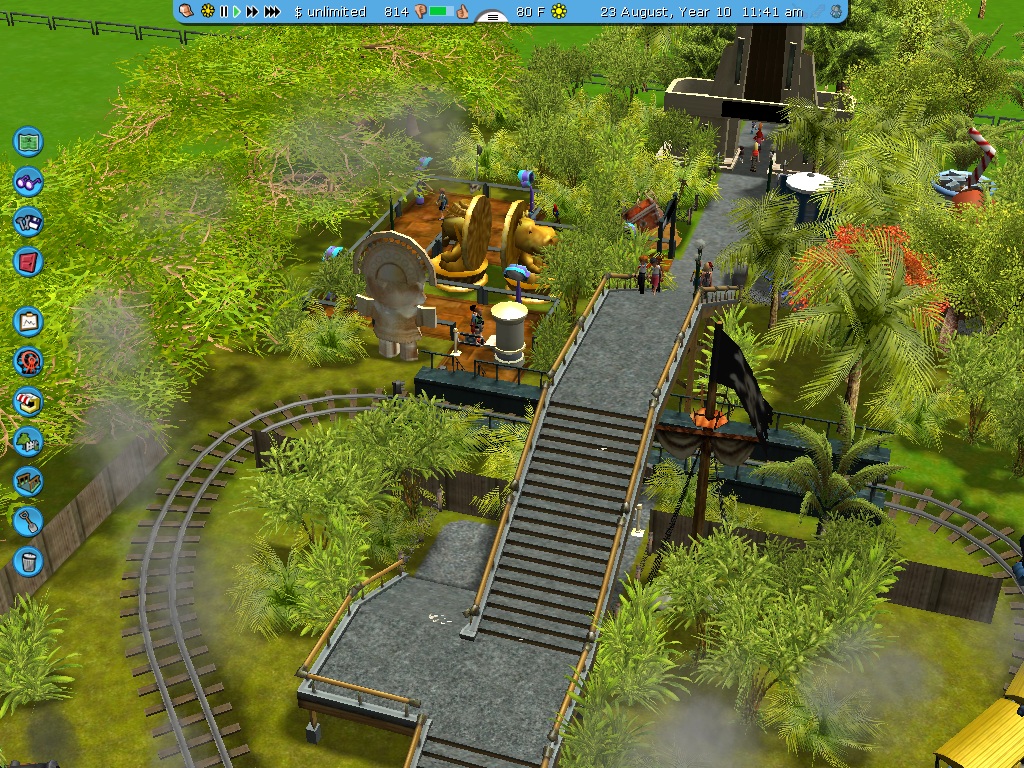Click the red exit door icon

(28, 262)
